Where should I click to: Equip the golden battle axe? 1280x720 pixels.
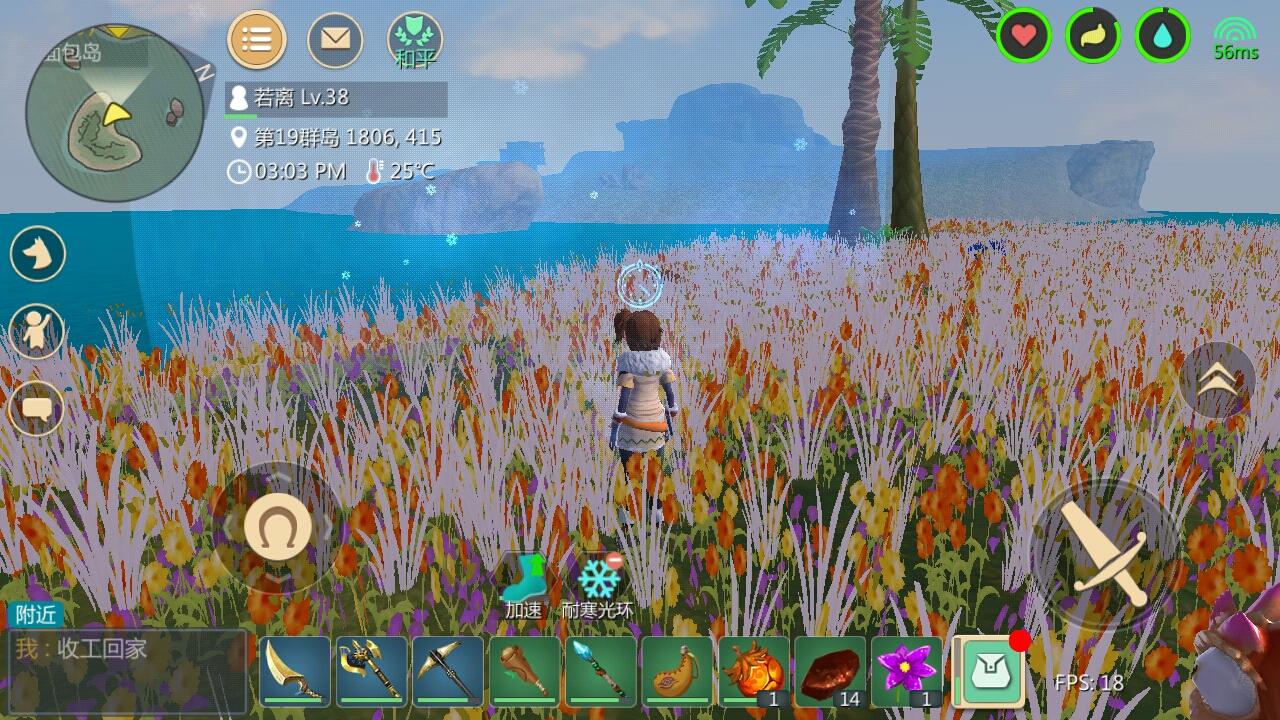click(x=371, y=671)
